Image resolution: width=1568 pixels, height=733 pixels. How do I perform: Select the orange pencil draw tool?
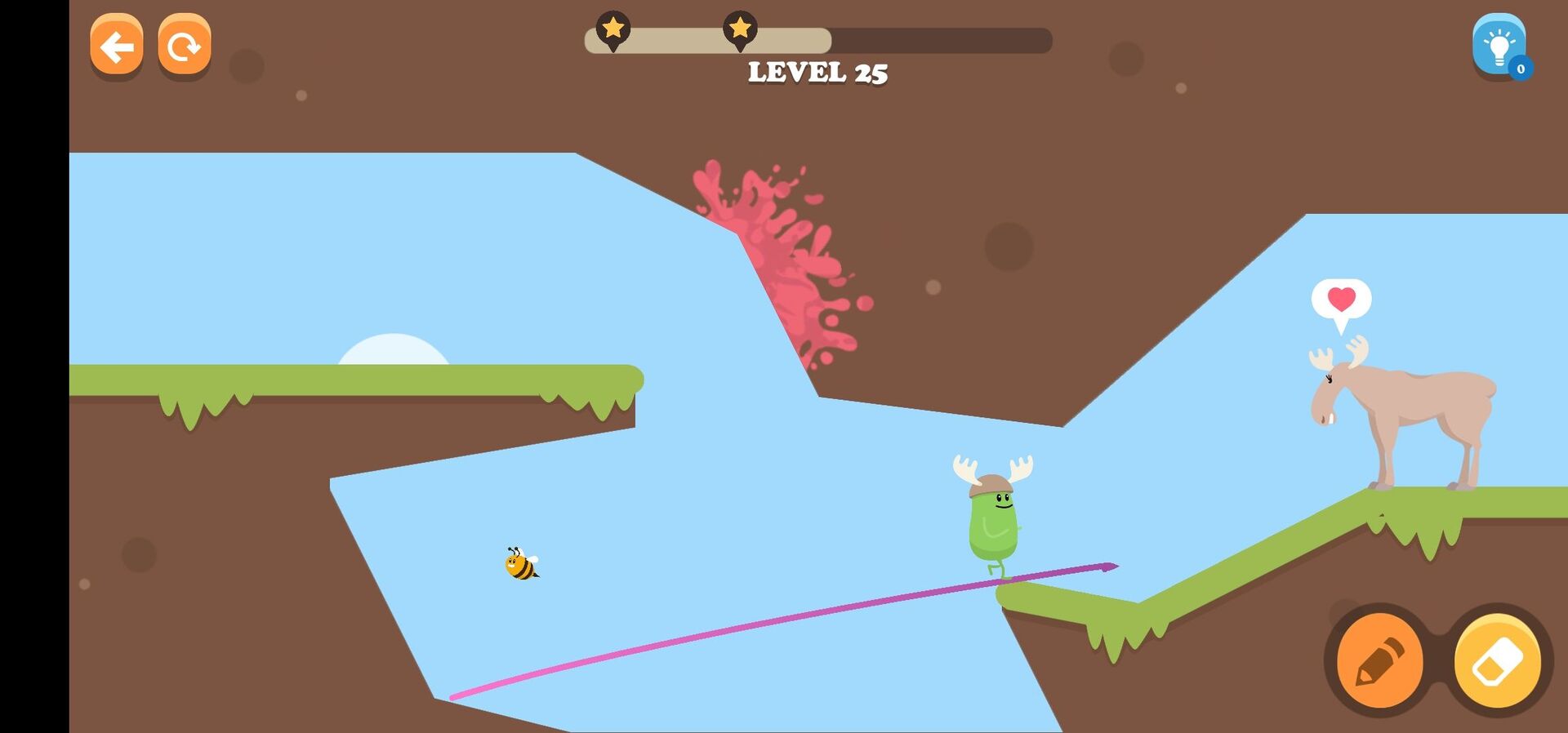coord(1379,661)
